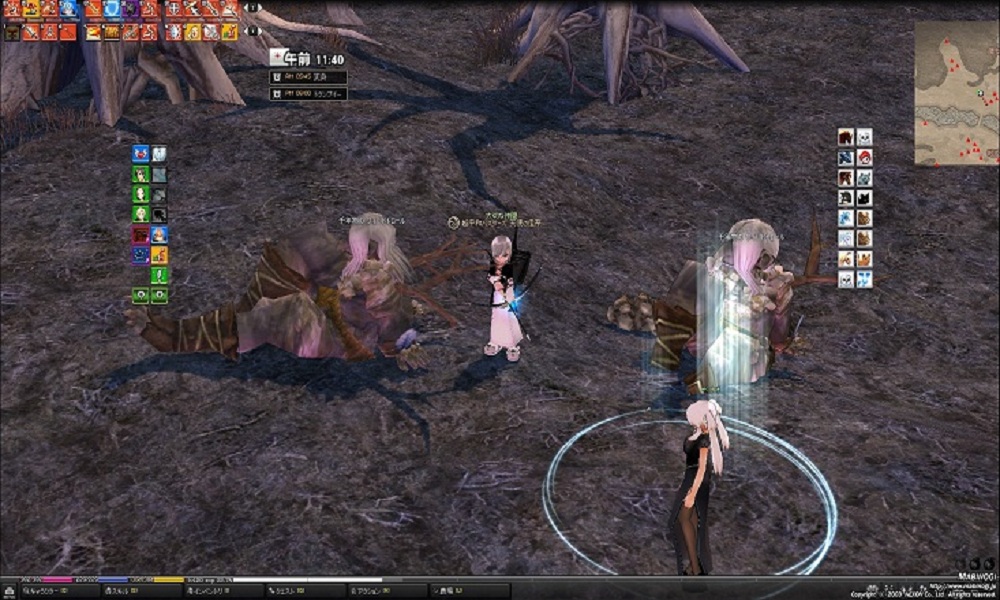Open the キャラクター (Character) menu

pyautogui.click(x=40, y=591)
